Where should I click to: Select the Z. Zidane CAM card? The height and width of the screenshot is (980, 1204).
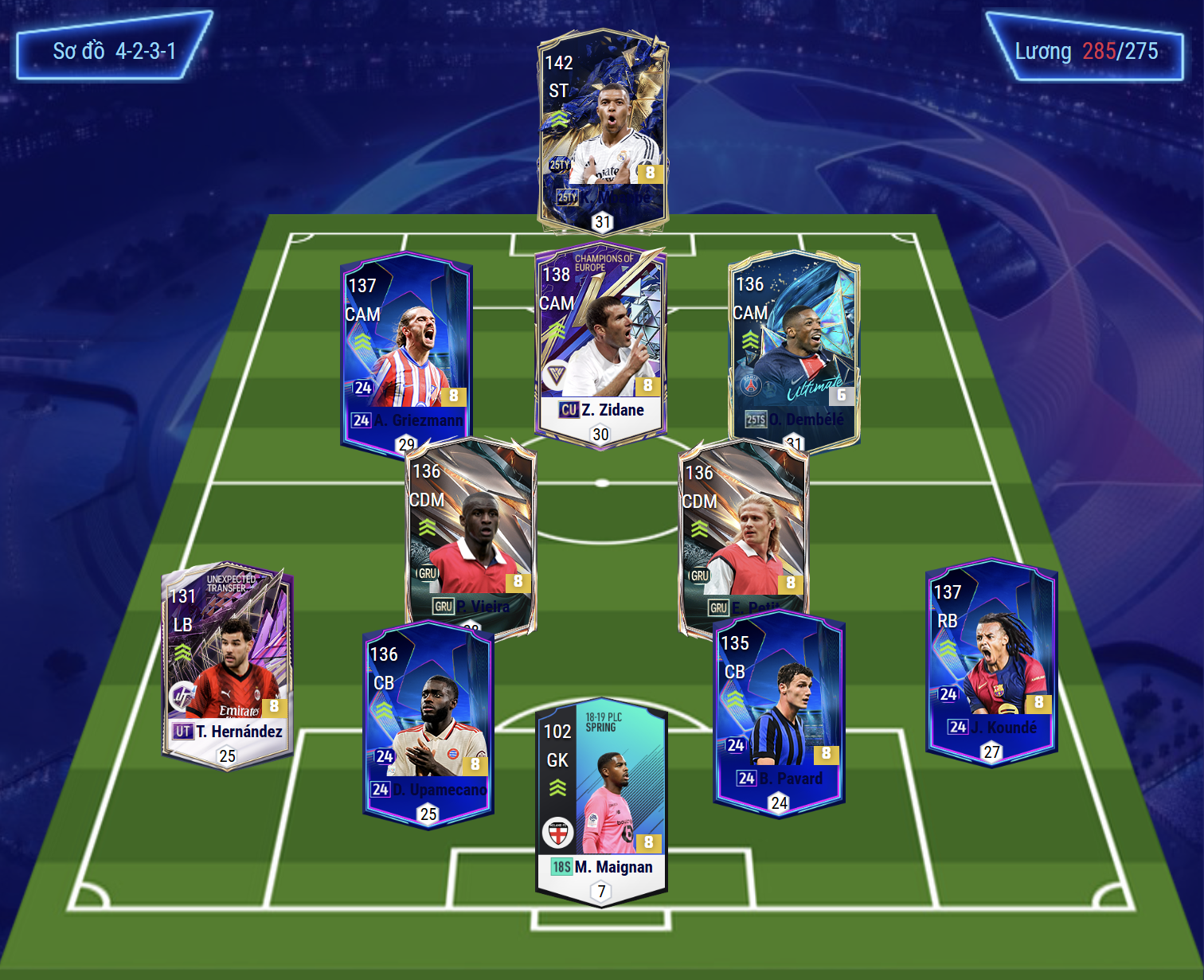coord(600,342)
